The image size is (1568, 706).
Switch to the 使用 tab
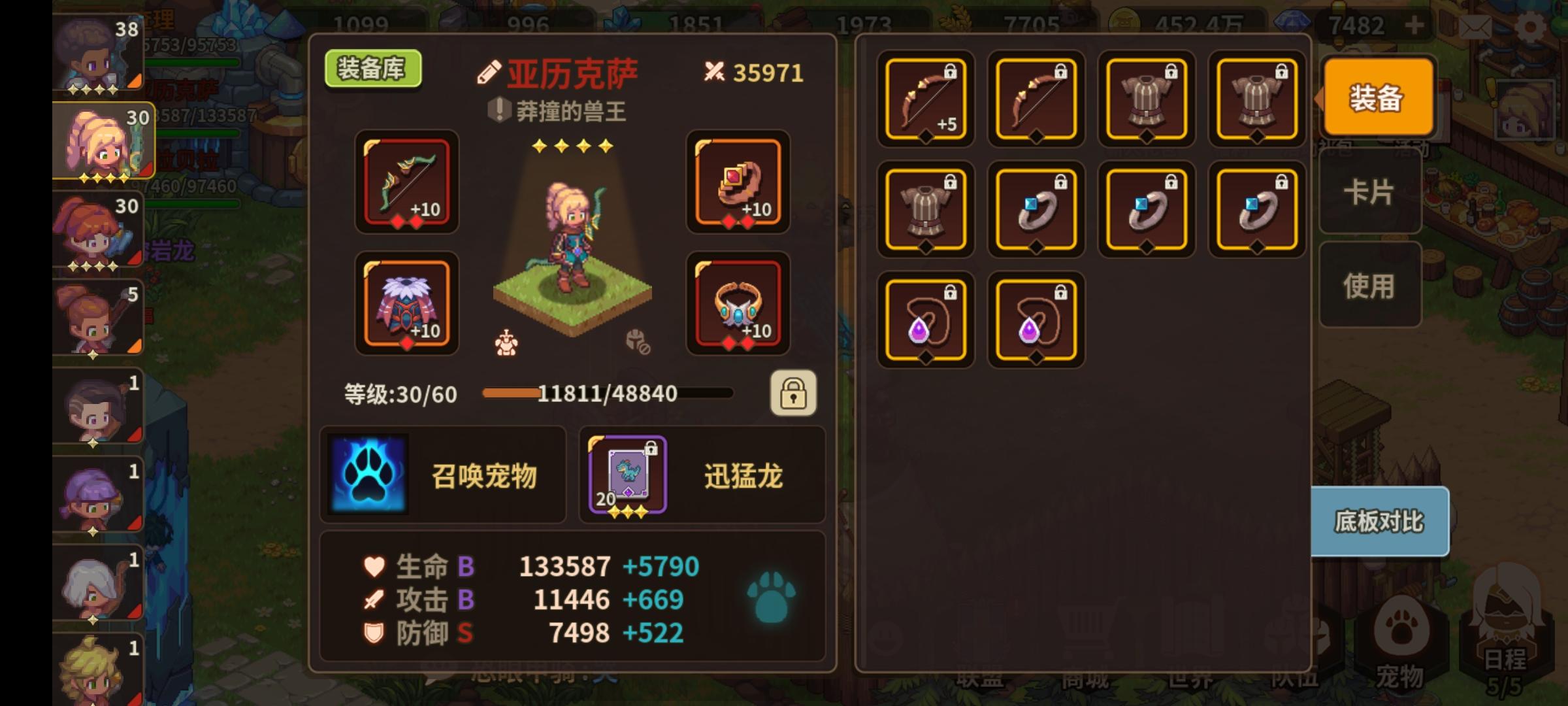pyautogui.click(x=1370, y=286)
